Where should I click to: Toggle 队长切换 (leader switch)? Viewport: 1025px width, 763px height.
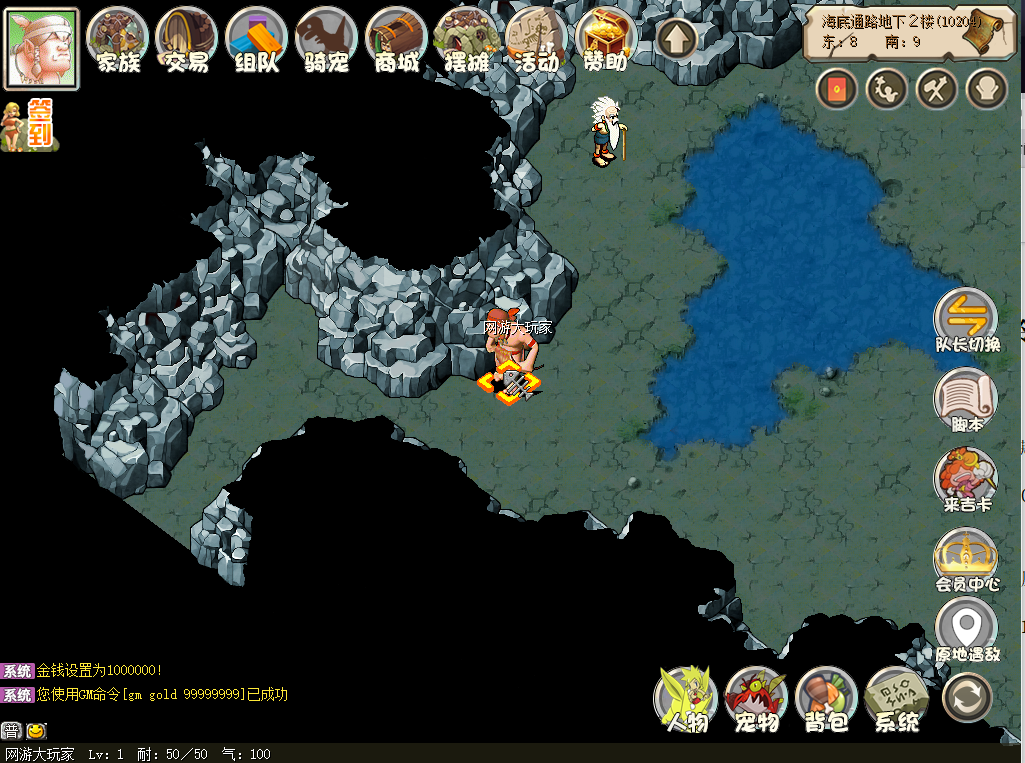click(966, 318)
